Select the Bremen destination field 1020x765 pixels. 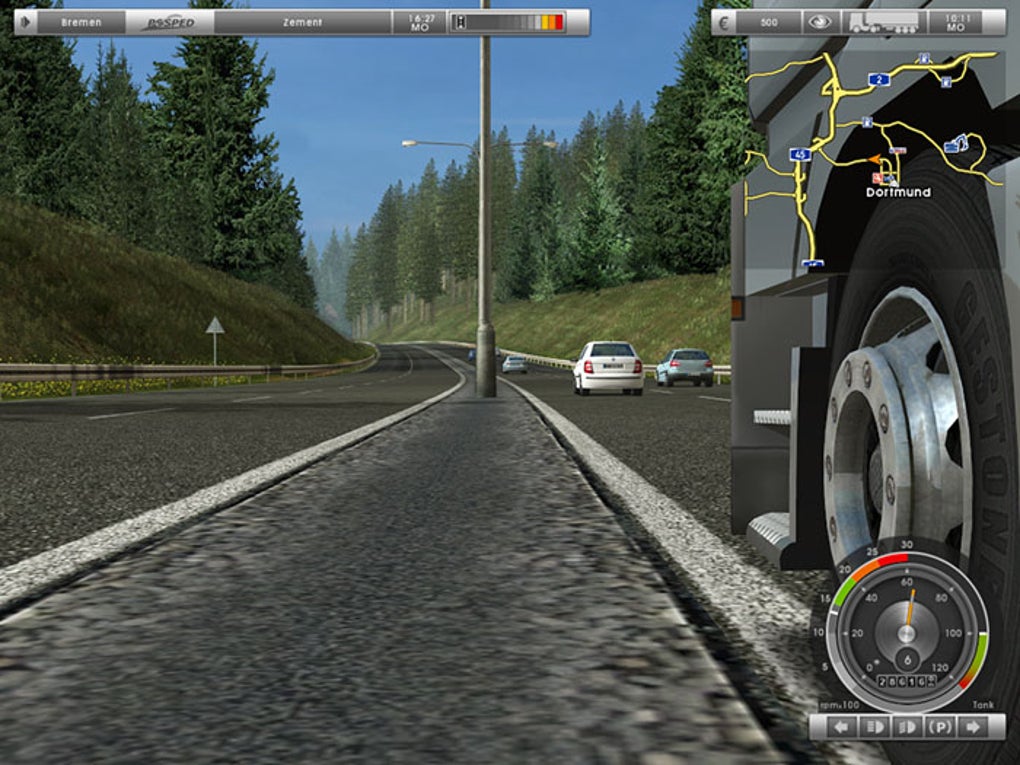click(x=81, y=22)
